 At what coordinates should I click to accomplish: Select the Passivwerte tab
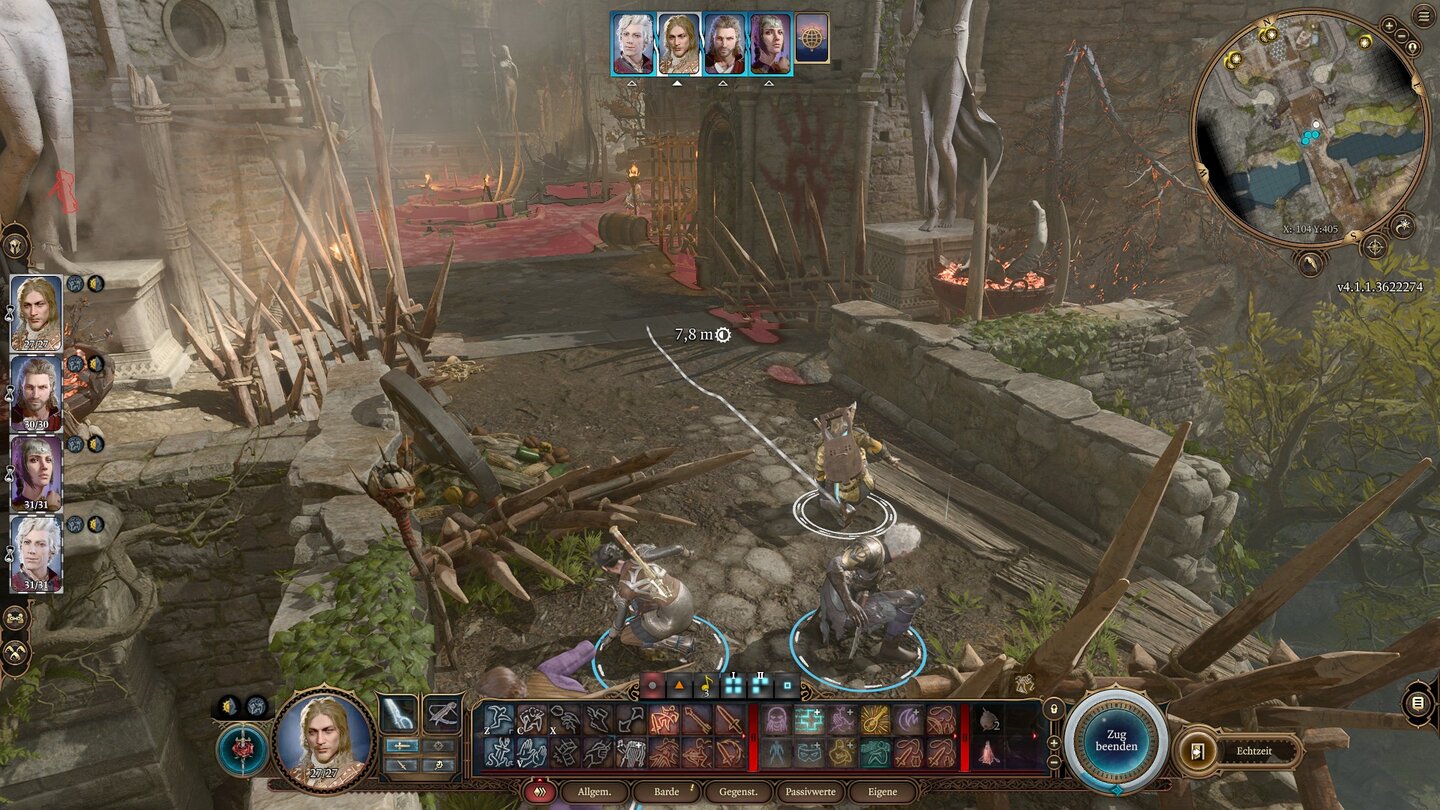(x=808, y=792)
